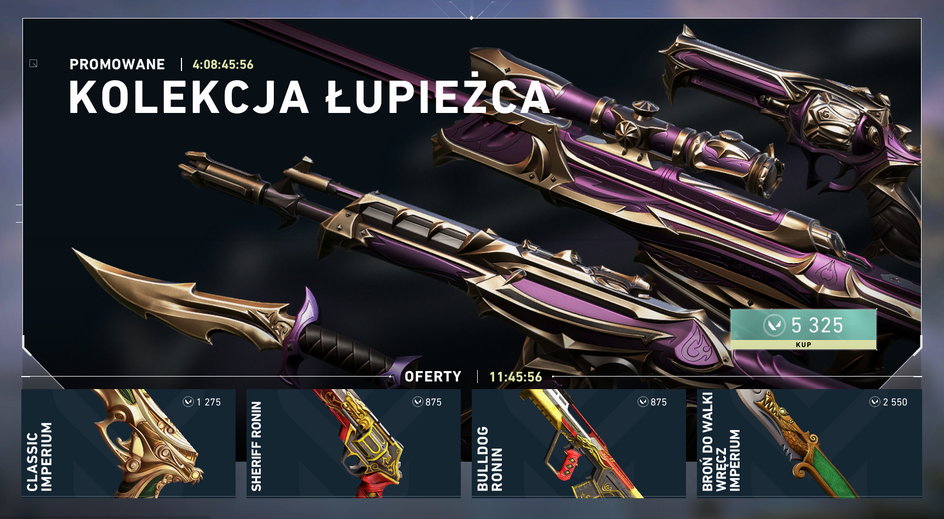This screenshot has height=519, width=944.
Task: Buy the bundle for 5 325 points
Action: pos(803,329)
